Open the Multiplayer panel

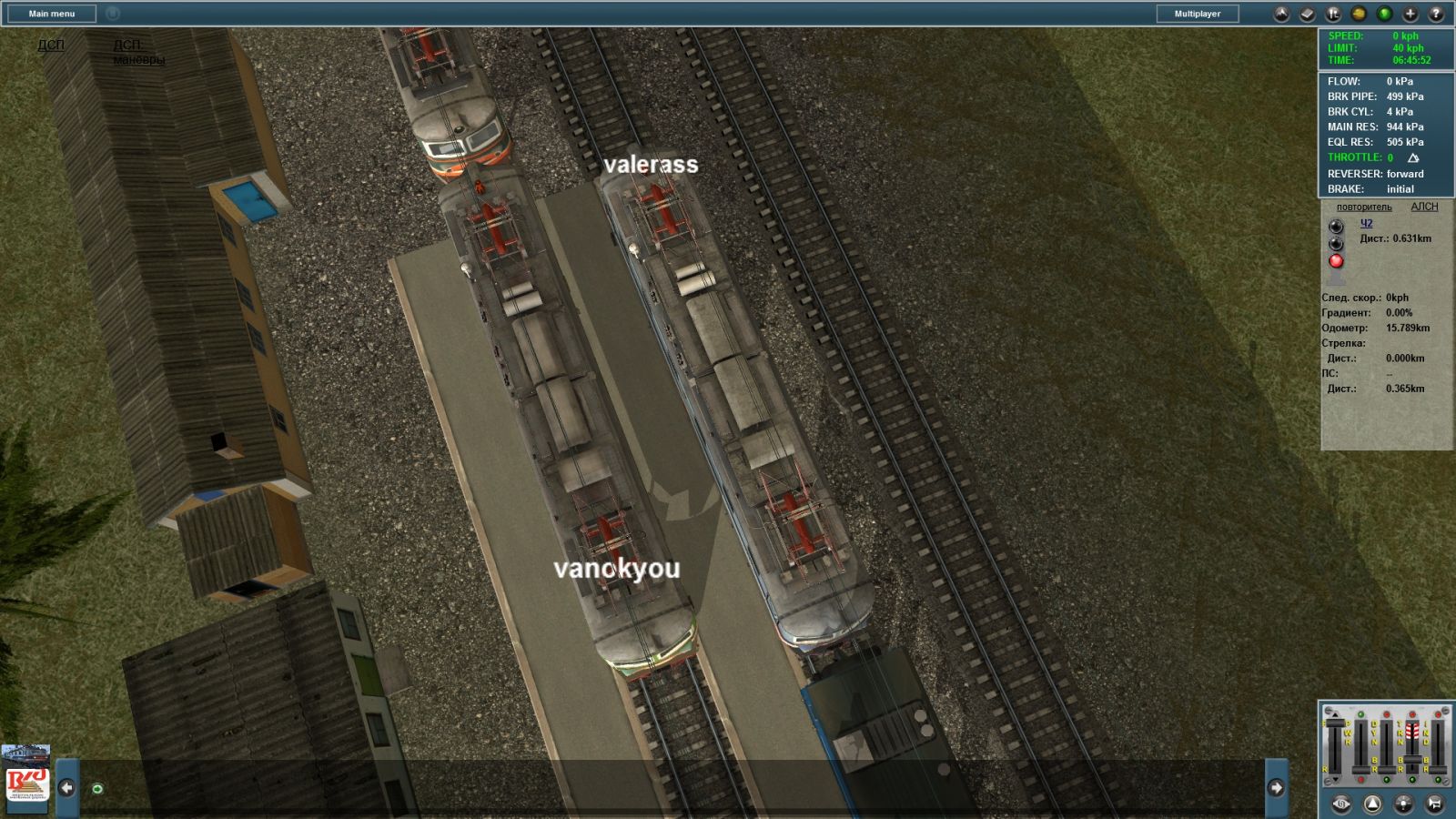click(x=1197, y=14)
